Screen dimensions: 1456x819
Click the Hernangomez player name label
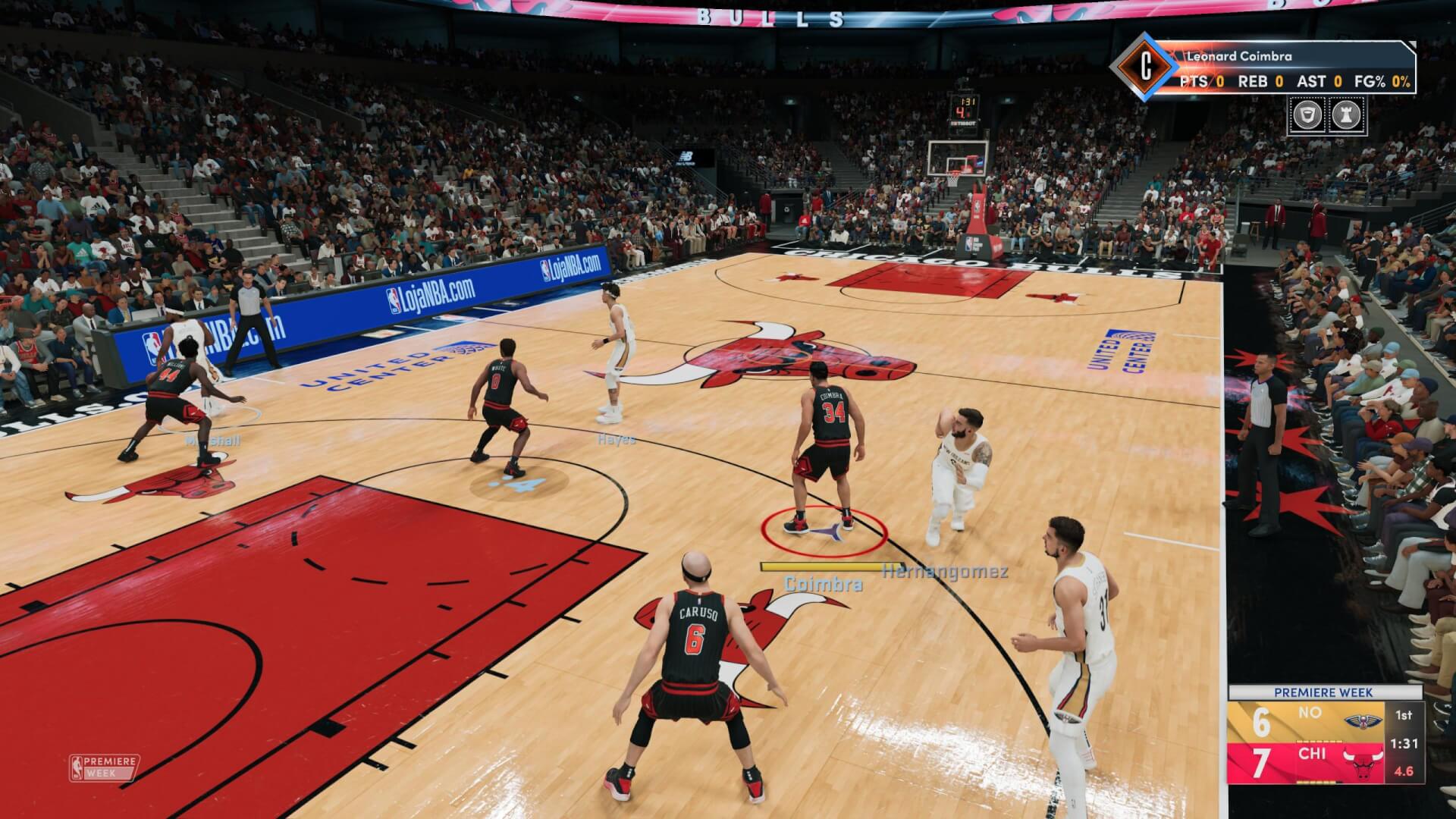pyautogui.click(x=944, y=573)
